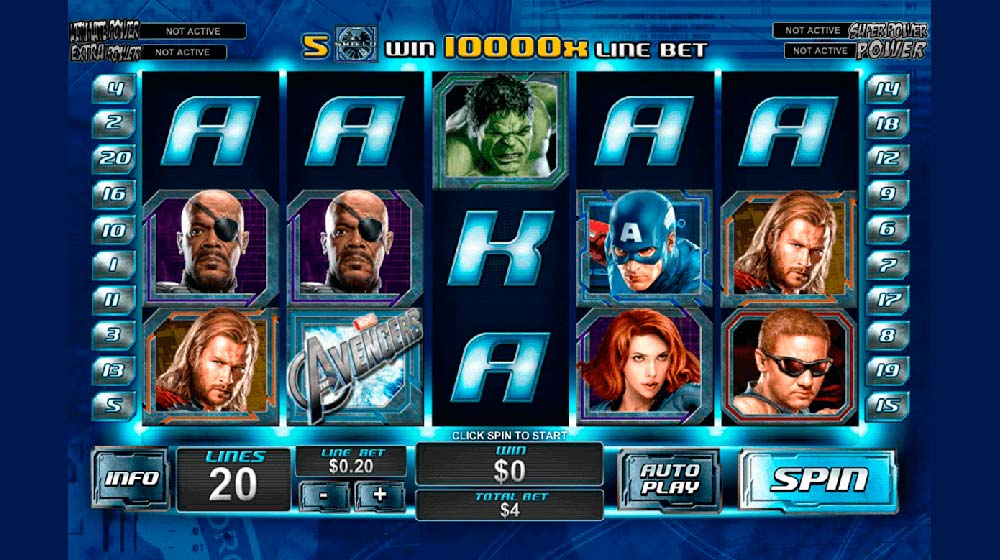
Task: Open the Auto Play options
Action: [669, 479]
